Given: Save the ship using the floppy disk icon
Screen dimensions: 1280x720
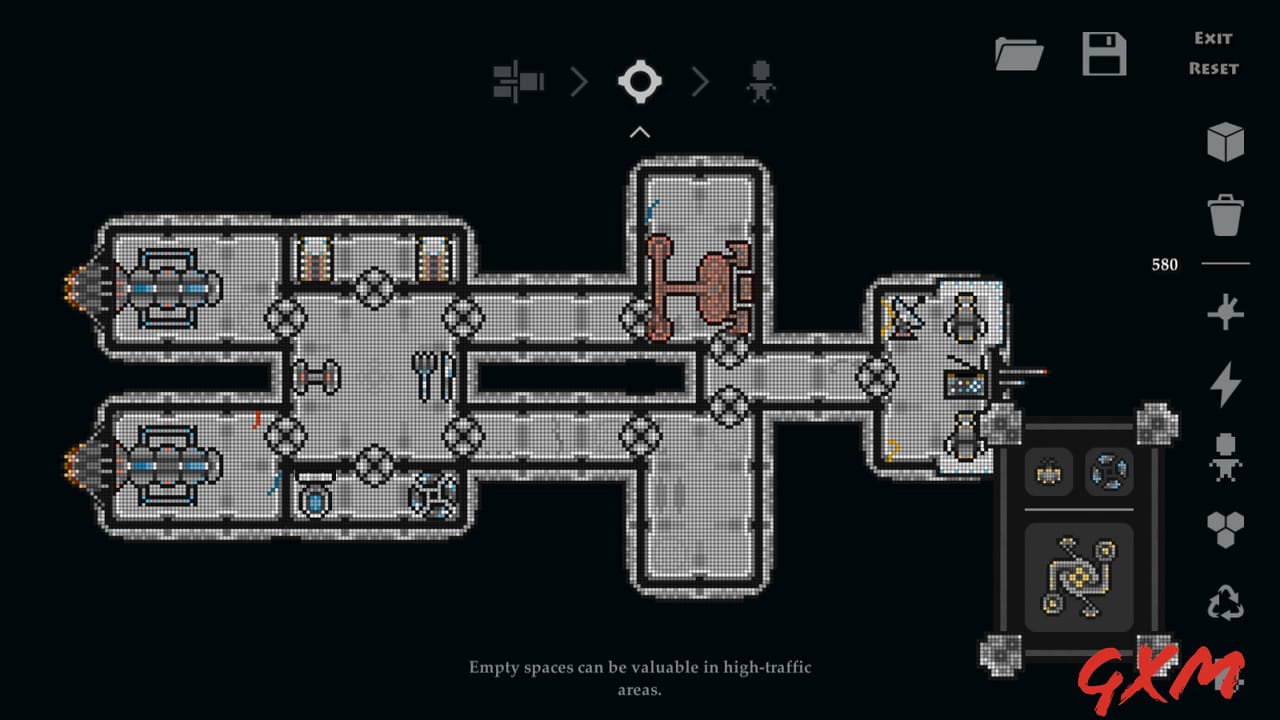Looking at the screenshot, I should [1104, 55].
